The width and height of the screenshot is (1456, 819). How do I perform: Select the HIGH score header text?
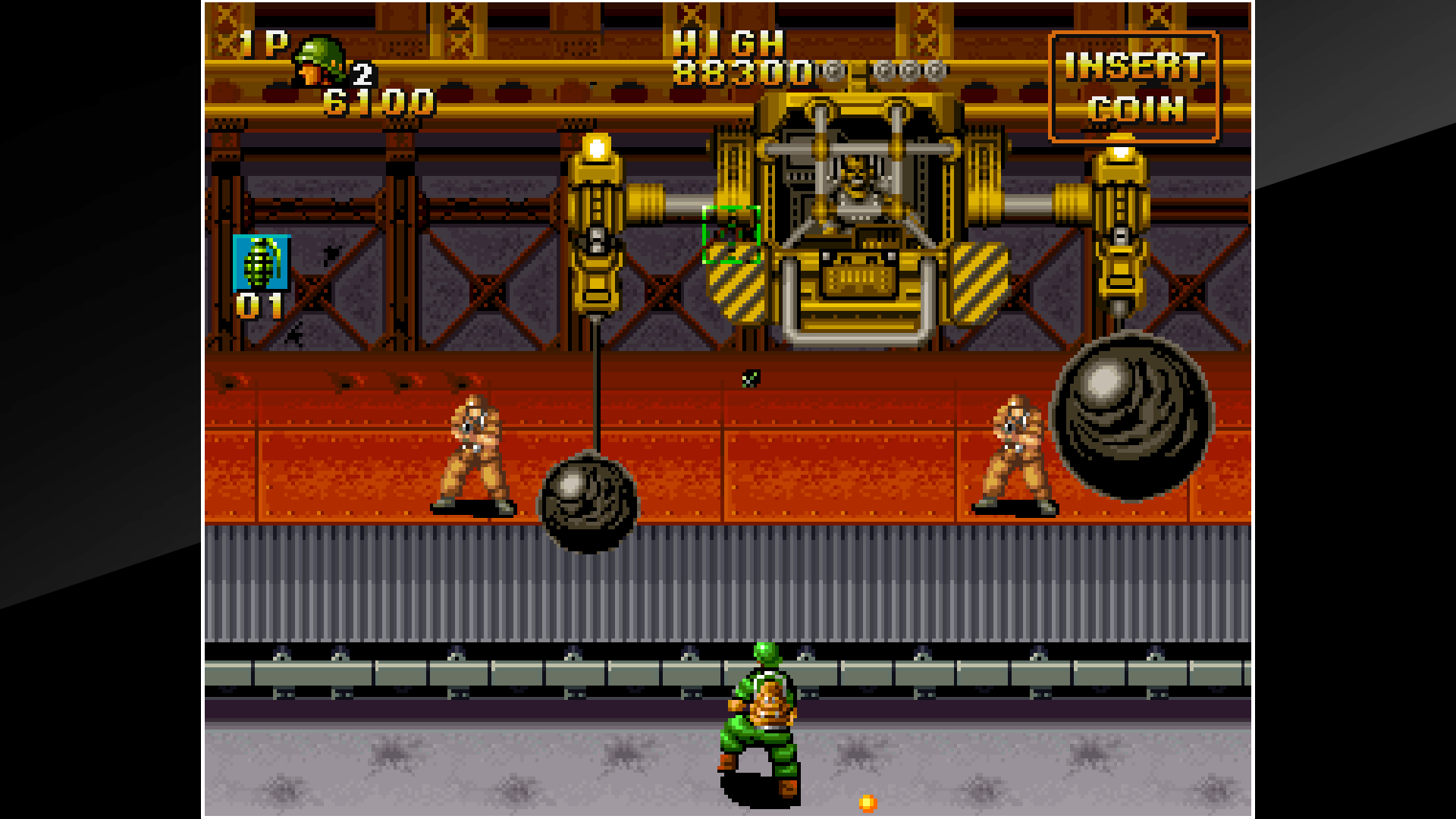click(728, 45)
